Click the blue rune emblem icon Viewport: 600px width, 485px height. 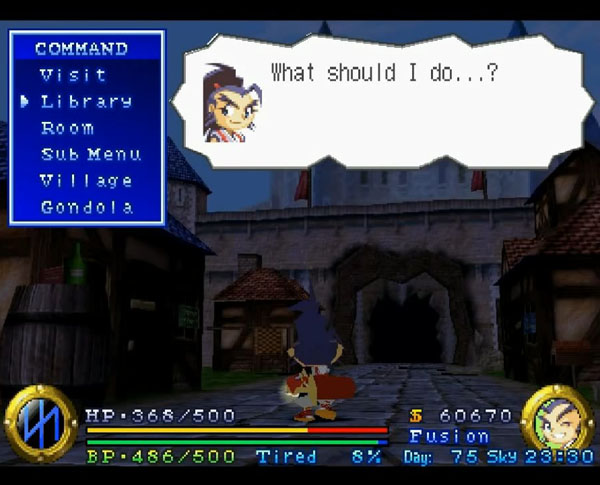pos(40,423)
